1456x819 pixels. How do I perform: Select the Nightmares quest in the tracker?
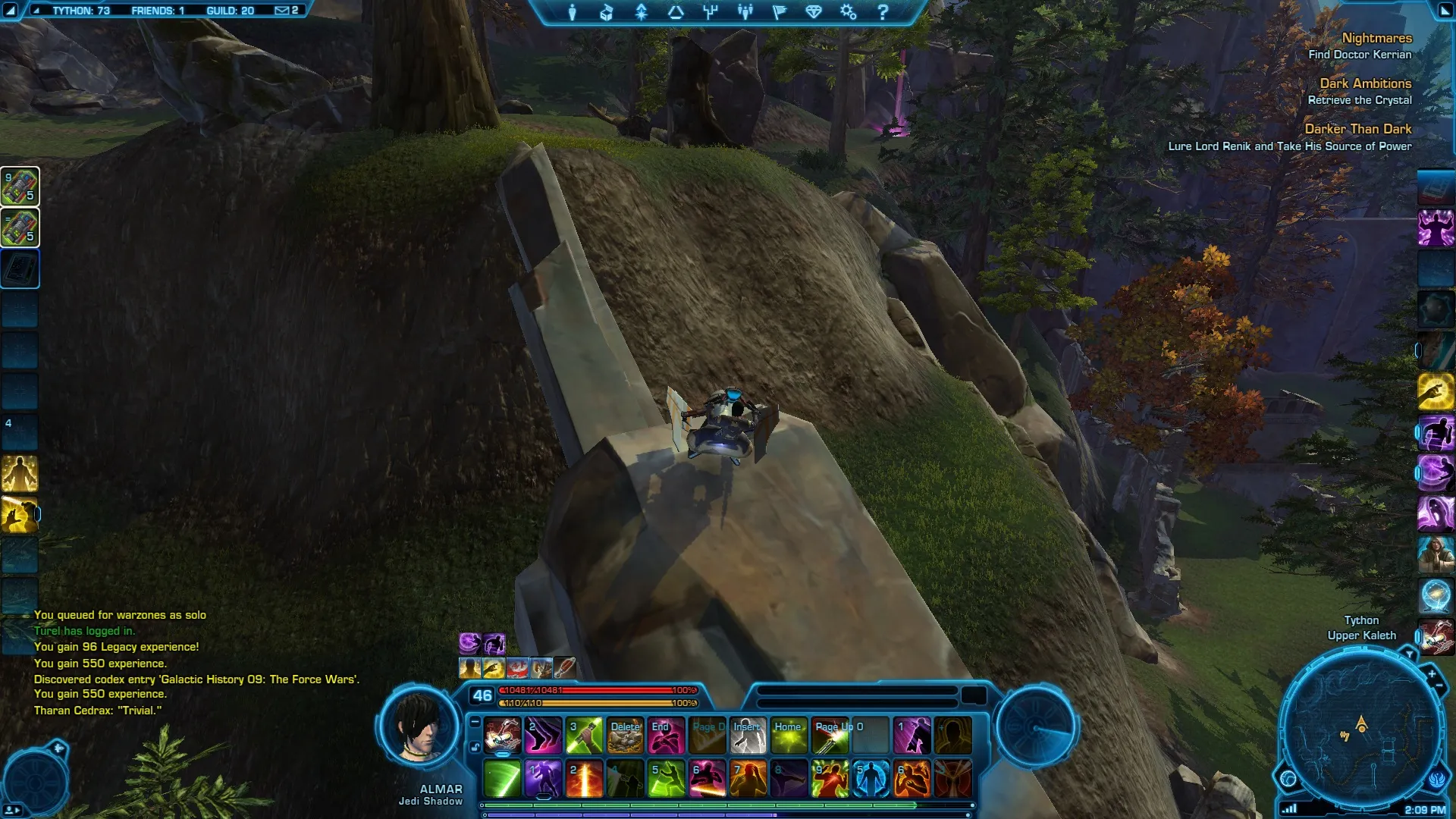click(x=1376, y=38)
